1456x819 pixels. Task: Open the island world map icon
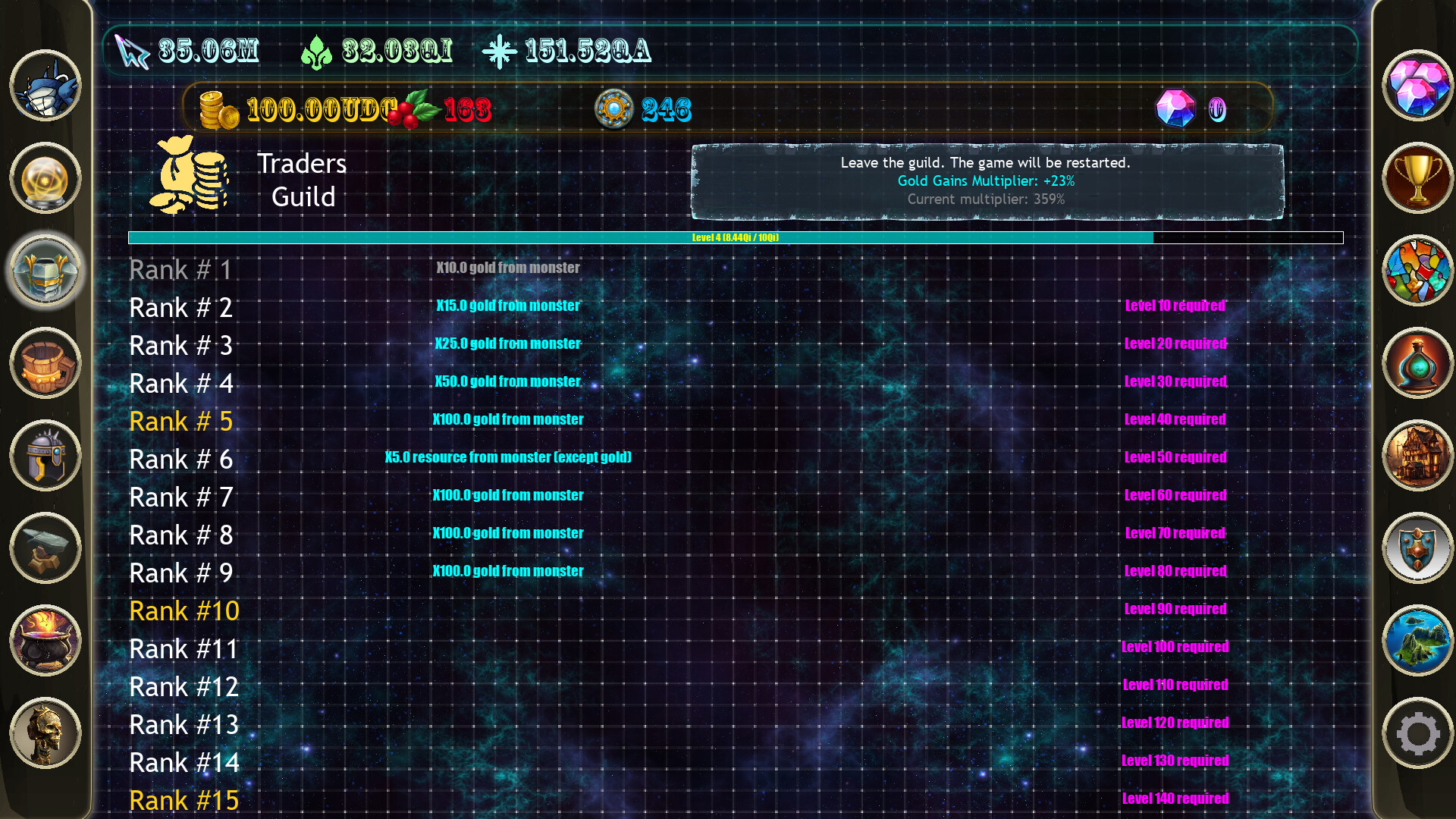[1417, 641]
